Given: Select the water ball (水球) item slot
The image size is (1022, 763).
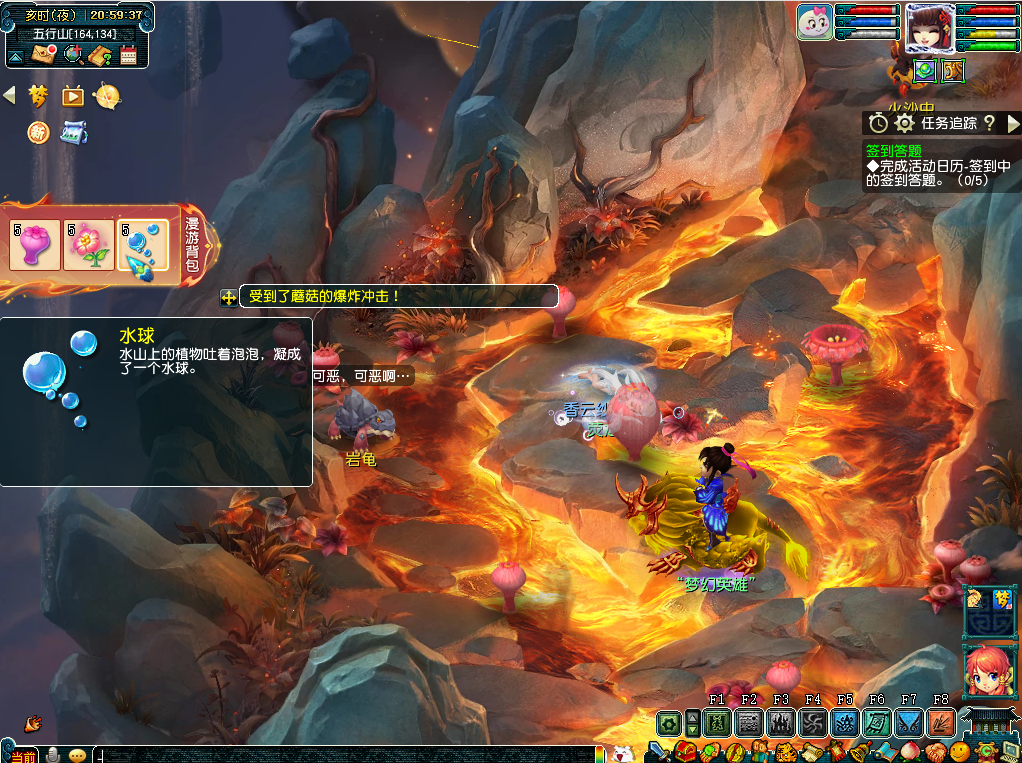Looking at the screenshot, I should 142,246.
